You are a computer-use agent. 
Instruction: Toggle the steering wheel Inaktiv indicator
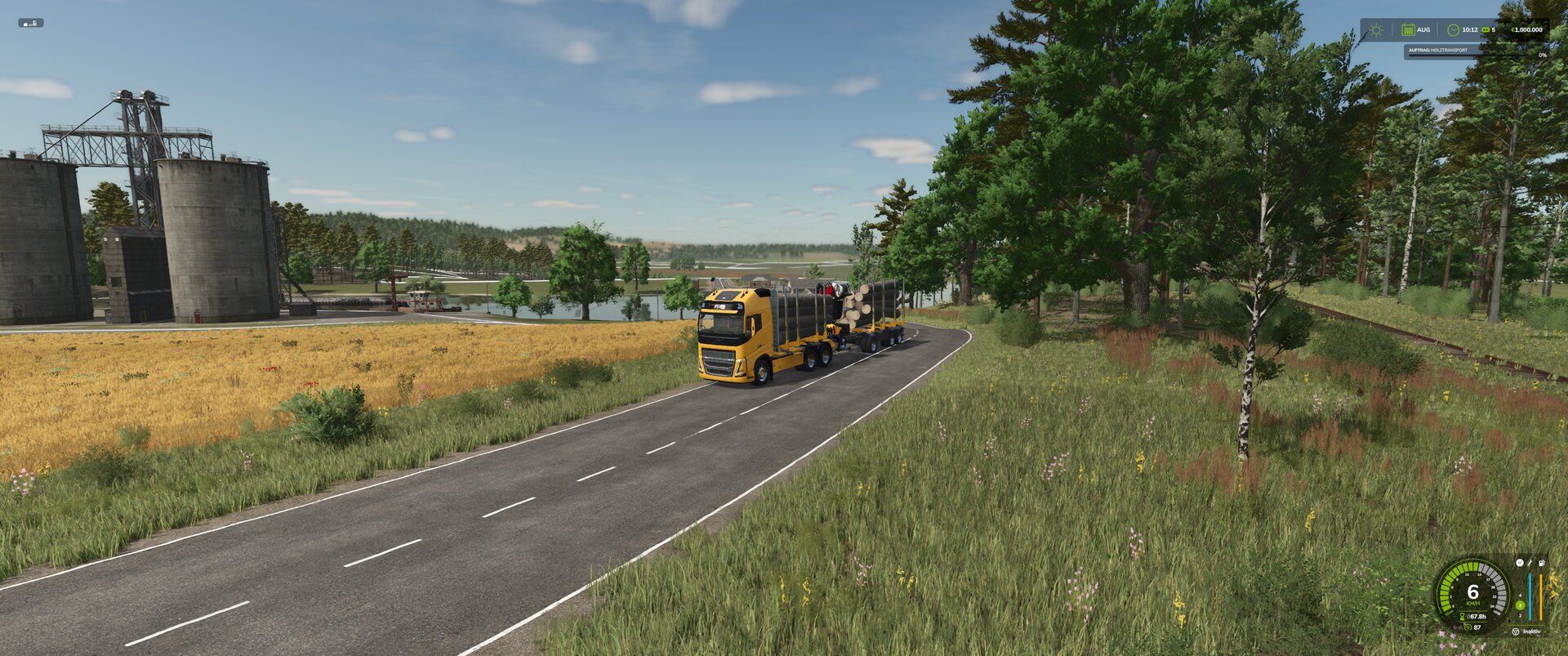[x=1516, y=631]
